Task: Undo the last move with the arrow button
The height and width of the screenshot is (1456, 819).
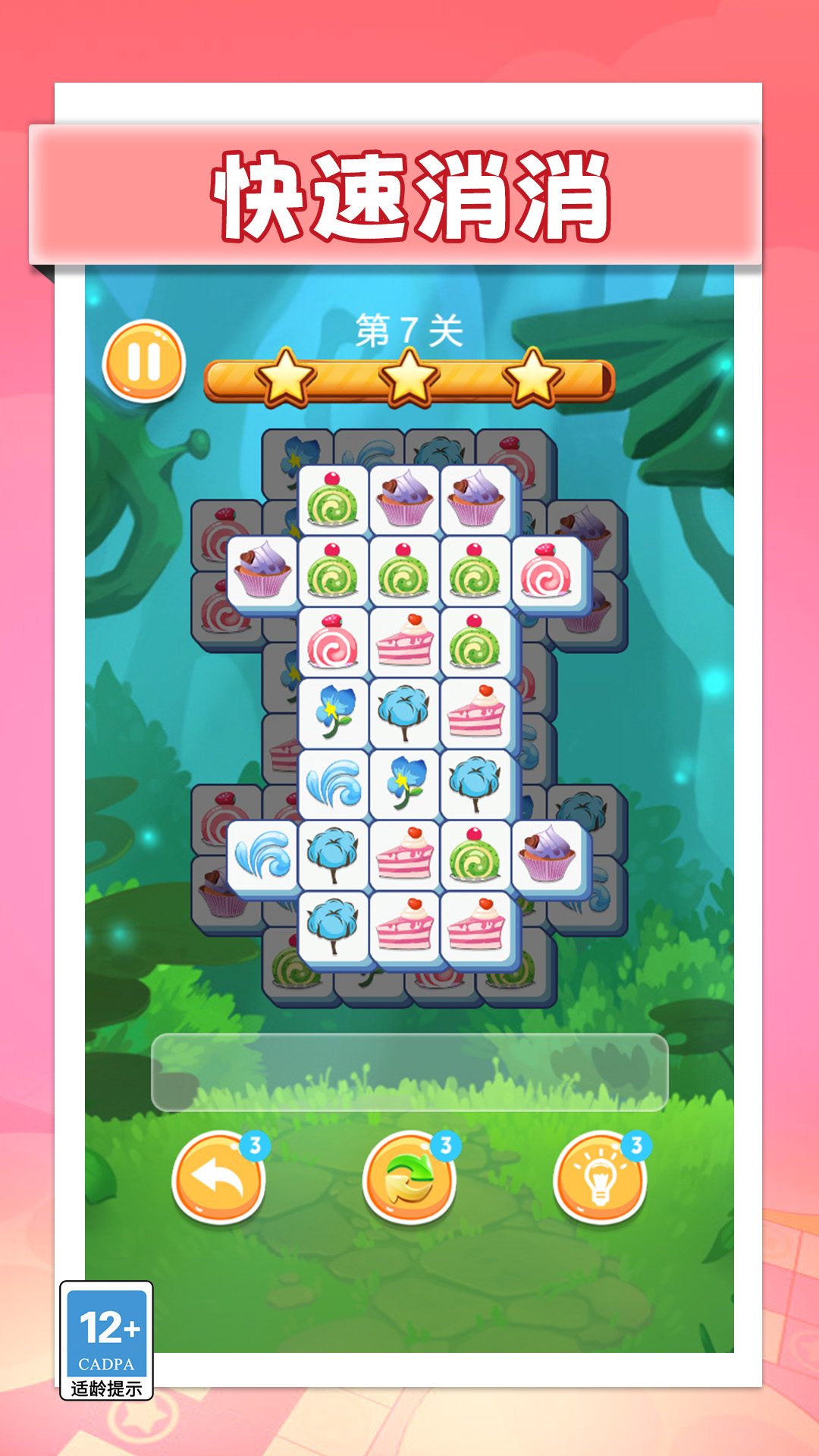Action: [218, 1176]
